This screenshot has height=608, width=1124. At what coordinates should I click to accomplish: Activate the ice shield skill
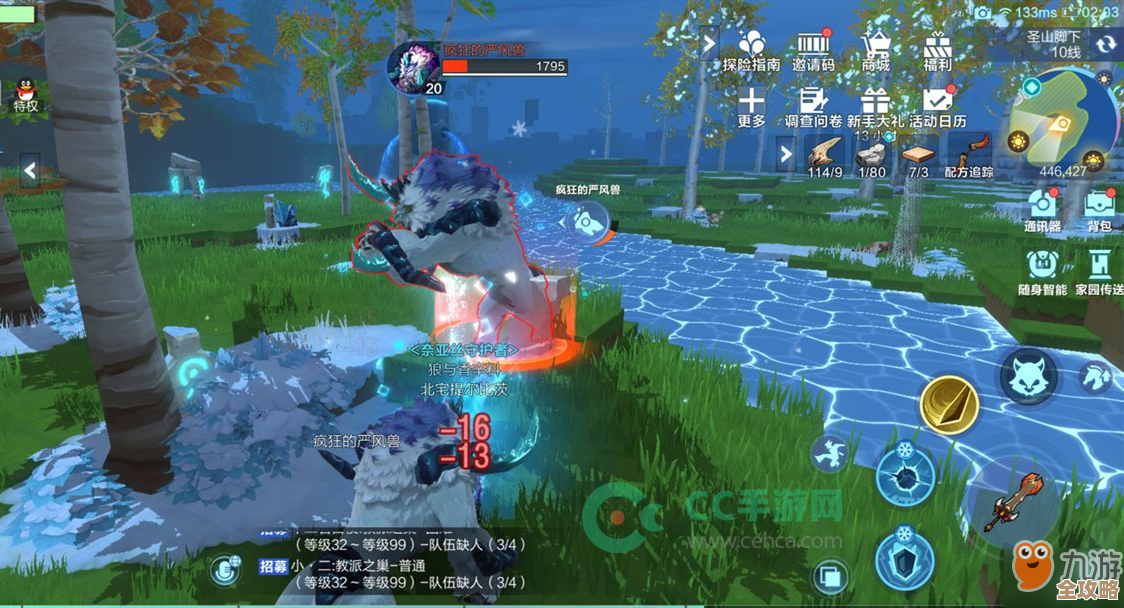tap(905, 558)
